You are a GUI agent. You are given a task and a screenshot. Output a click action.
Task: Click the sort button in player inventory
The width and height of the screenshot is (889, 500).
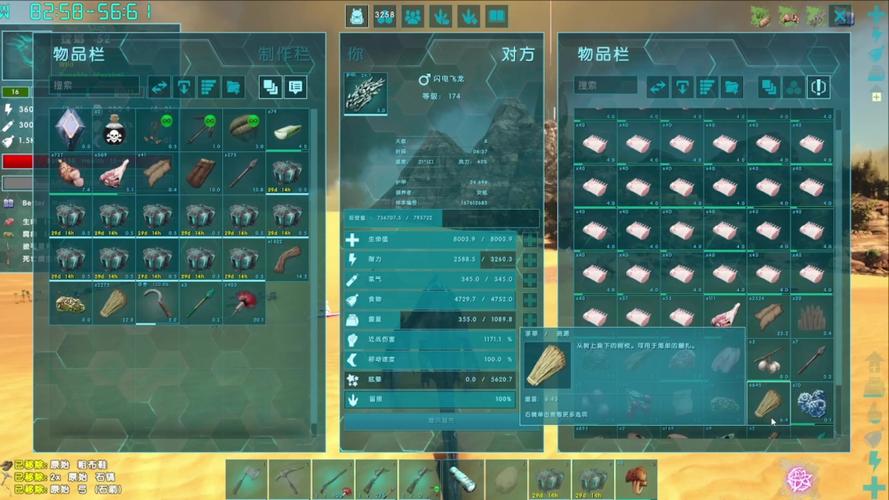pyautogui.click(x=209, y=87)
